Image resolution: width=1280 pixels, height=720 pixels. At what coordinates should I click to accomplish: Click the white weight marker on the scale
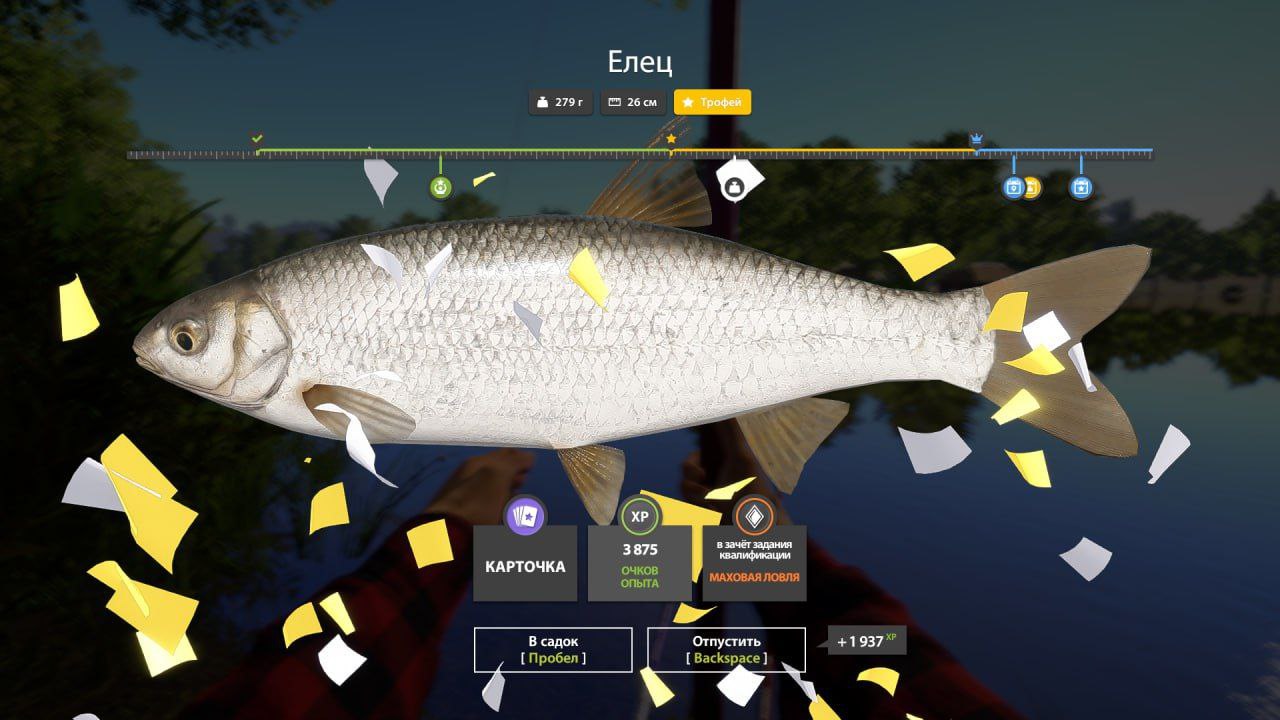pyautogui.click(x=734, y=187)
